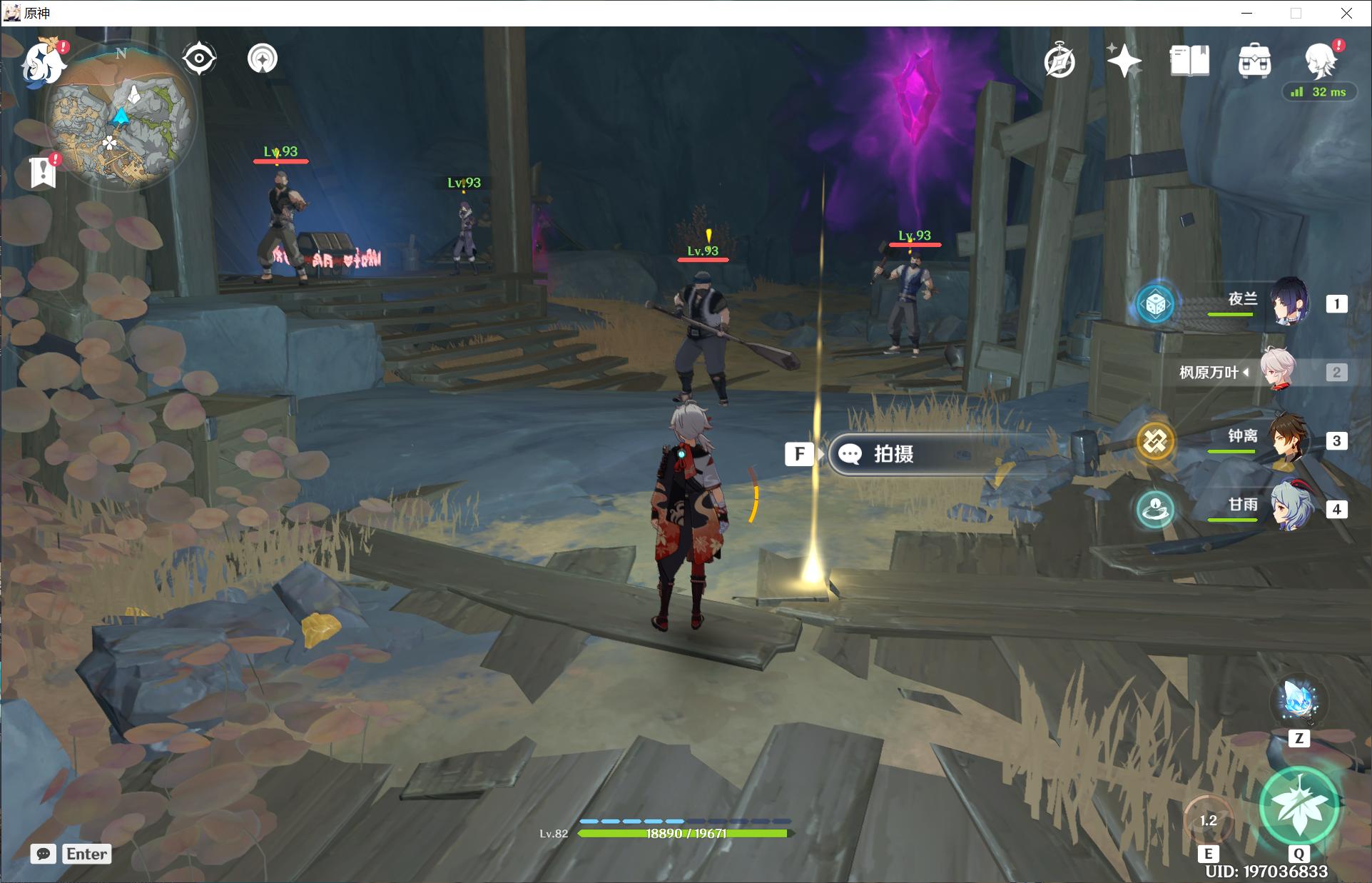
Task: Close the 原神 game window
Action: (x=1346, y=13)
